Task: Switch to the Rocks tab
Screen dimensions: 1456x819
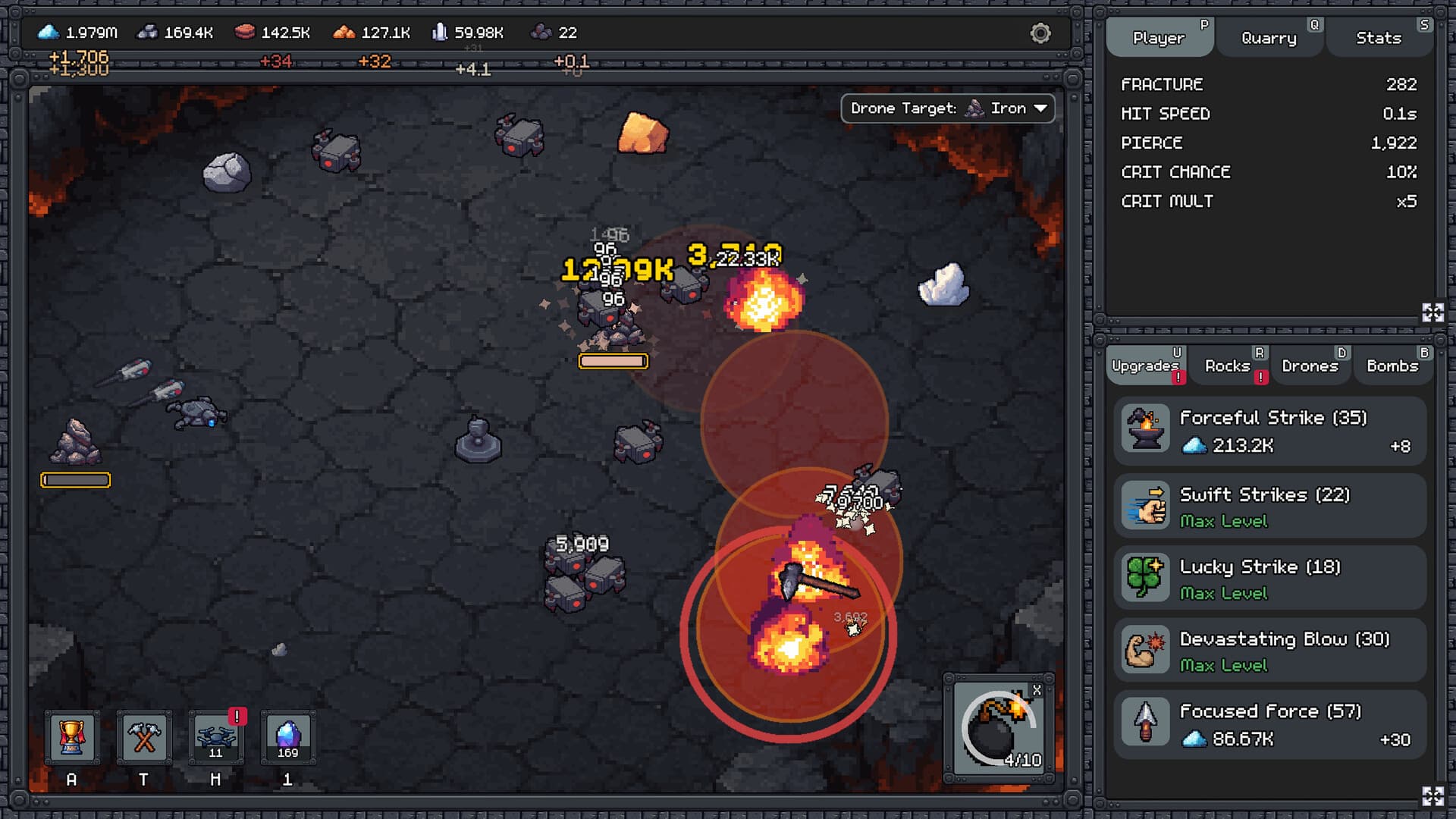Action: click(1227, 366)
